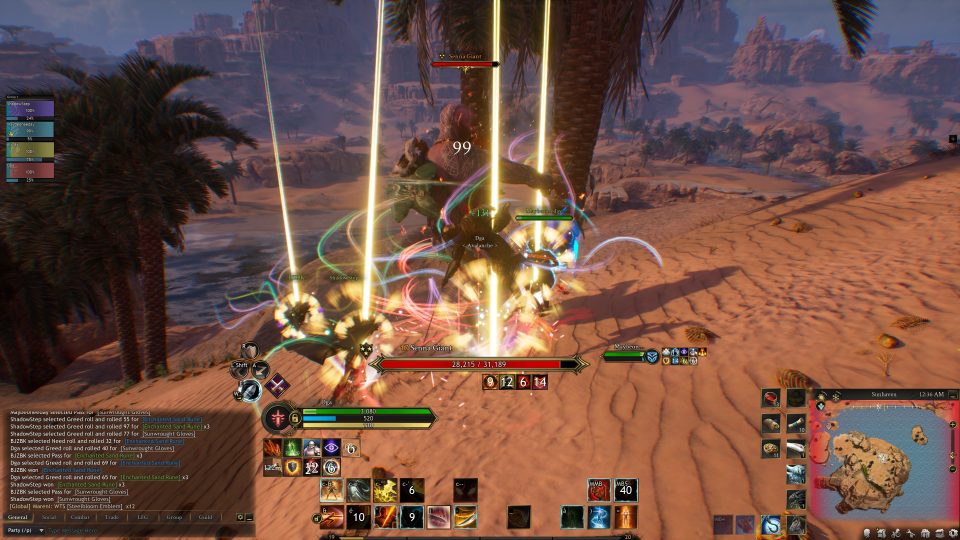This screenshot has width=960, height=540.
Task: Use the MB5 ability with cooldown 40
Action: point(626,490)
